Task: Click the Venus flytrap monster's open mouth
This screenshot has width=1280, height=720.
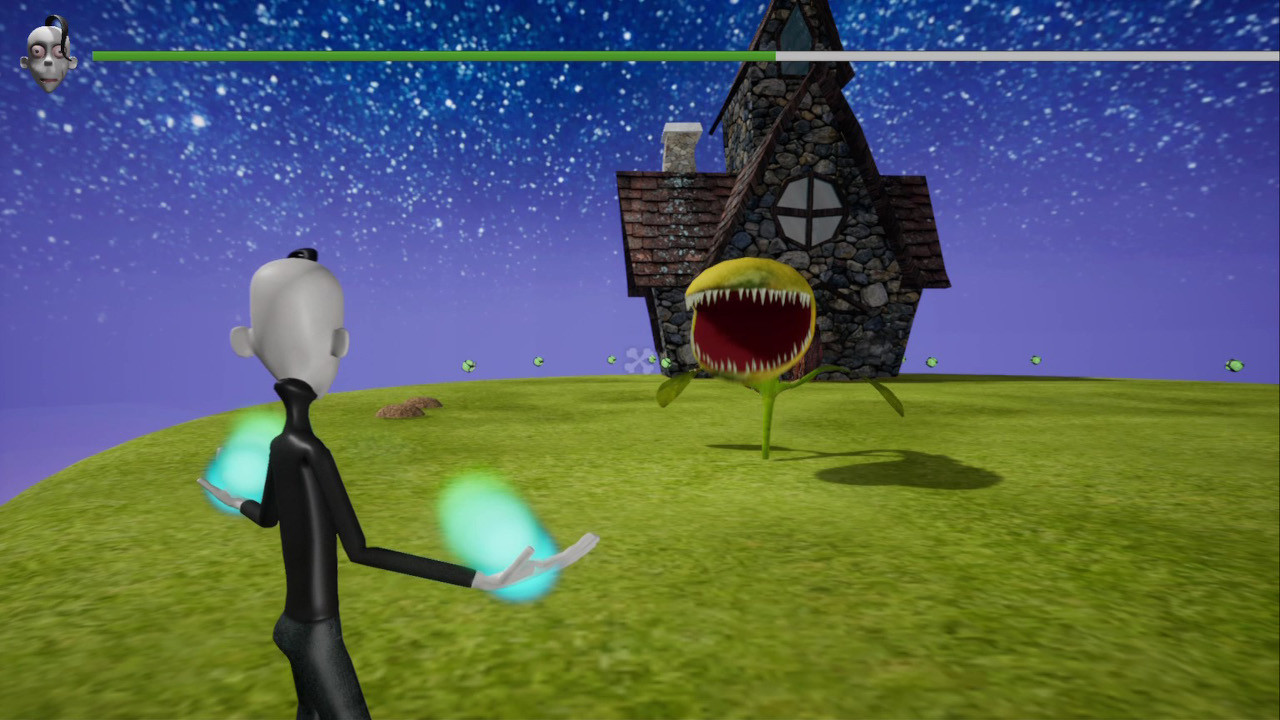Action: 750,330
